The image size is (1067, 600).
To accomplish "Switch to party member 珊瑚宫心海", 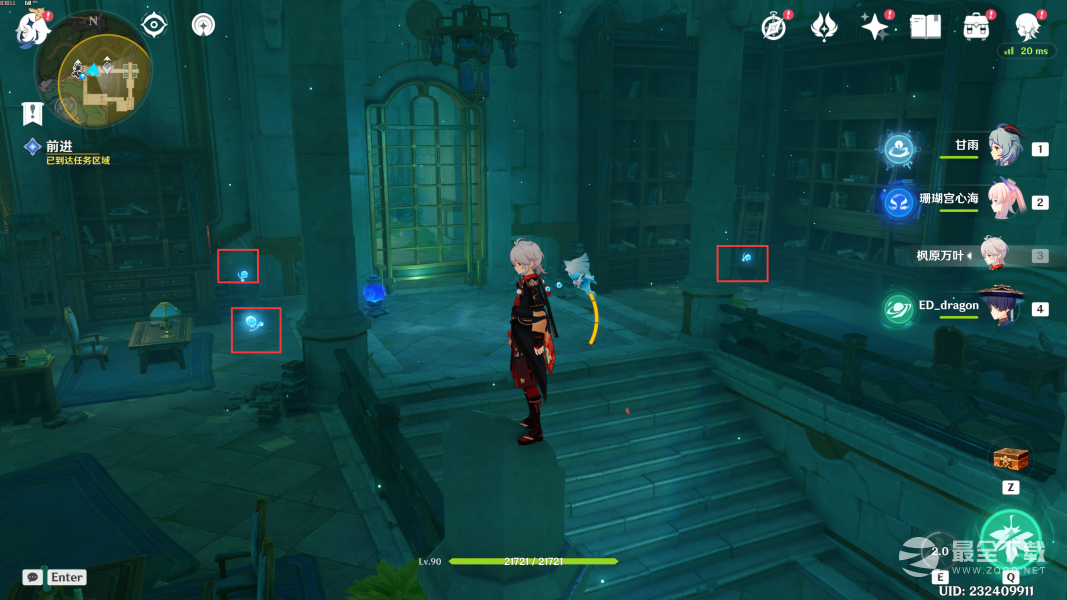I will (1003, 200).
